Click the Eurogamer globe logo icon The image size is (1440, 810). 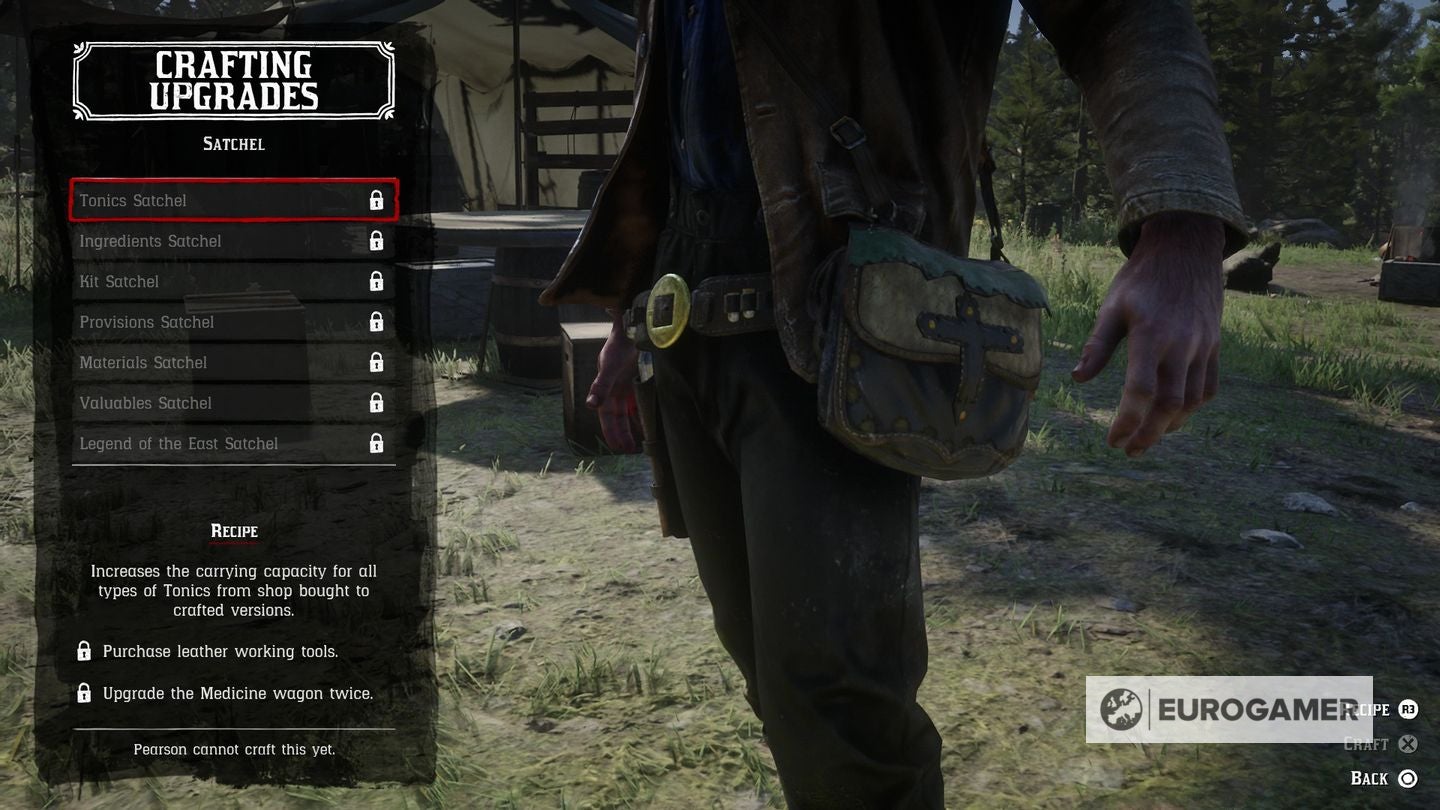coord(1124,710)
